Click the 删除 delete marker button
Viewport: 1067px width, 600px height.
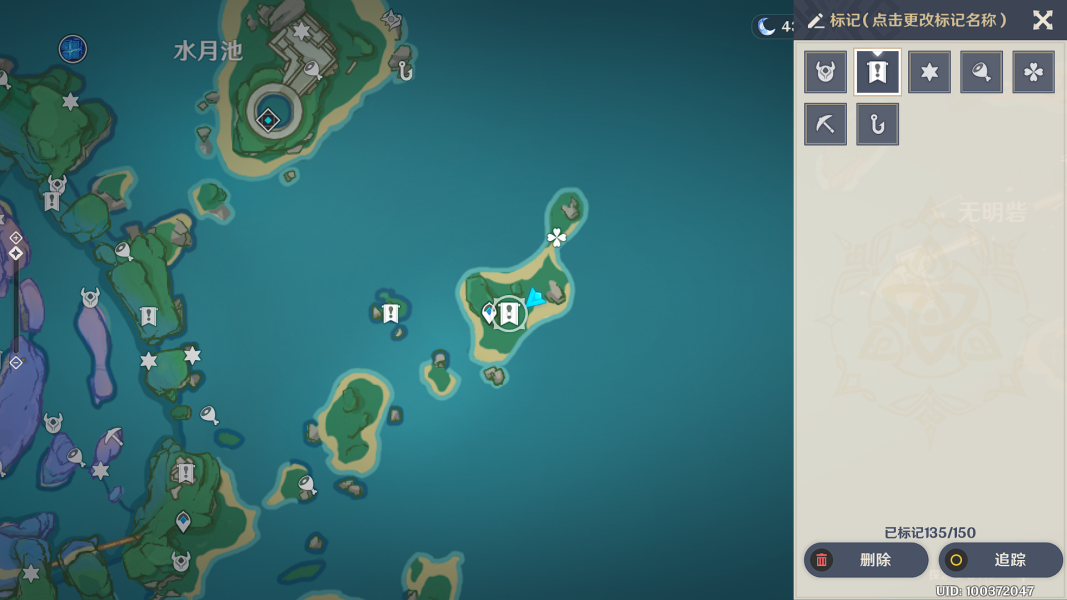click(866, 560)
